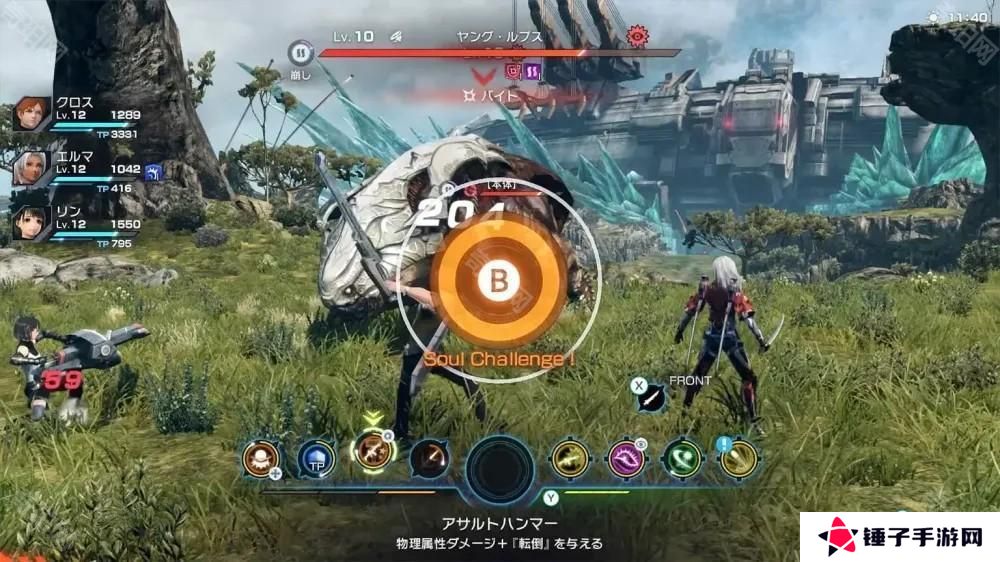Use the dark orange blade art icon
The width and height of the screenshot is (1000, 562).
(428, 459)
